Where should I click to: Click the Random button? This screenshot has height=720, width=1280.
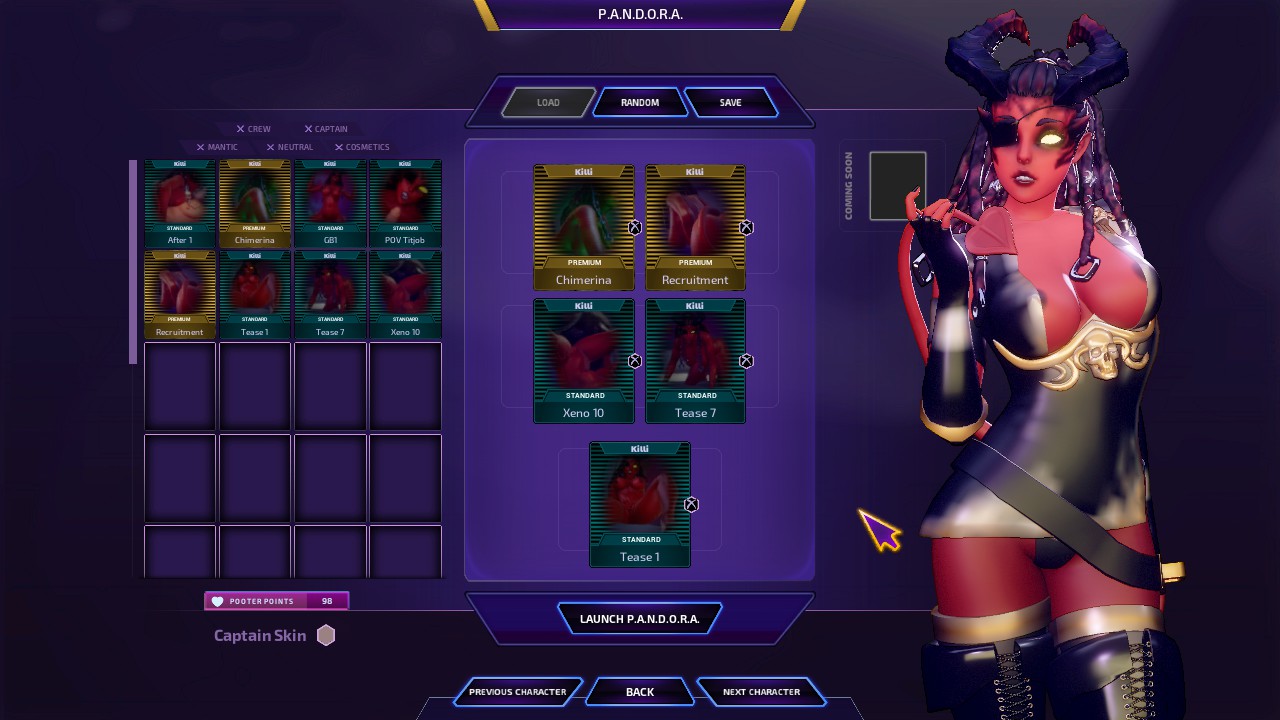pyautogui.click(x=639, y=102)
